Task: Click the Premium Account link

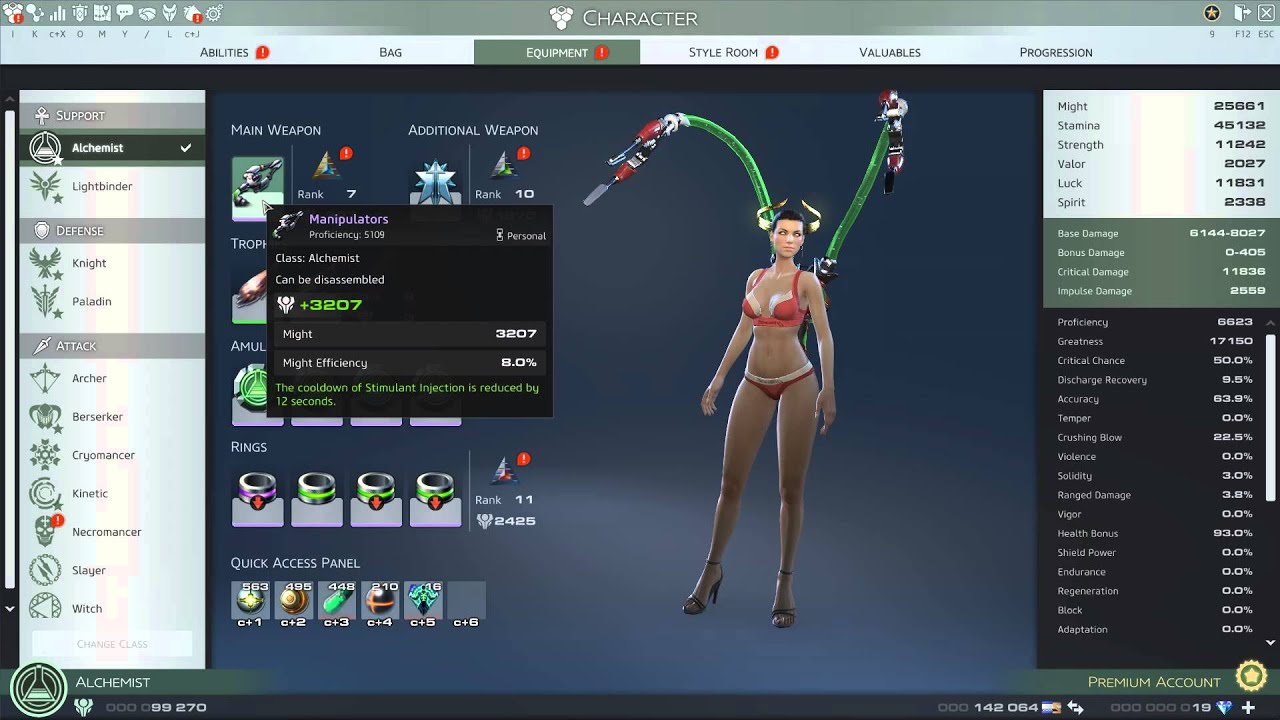Action: tap(1153, 681)
